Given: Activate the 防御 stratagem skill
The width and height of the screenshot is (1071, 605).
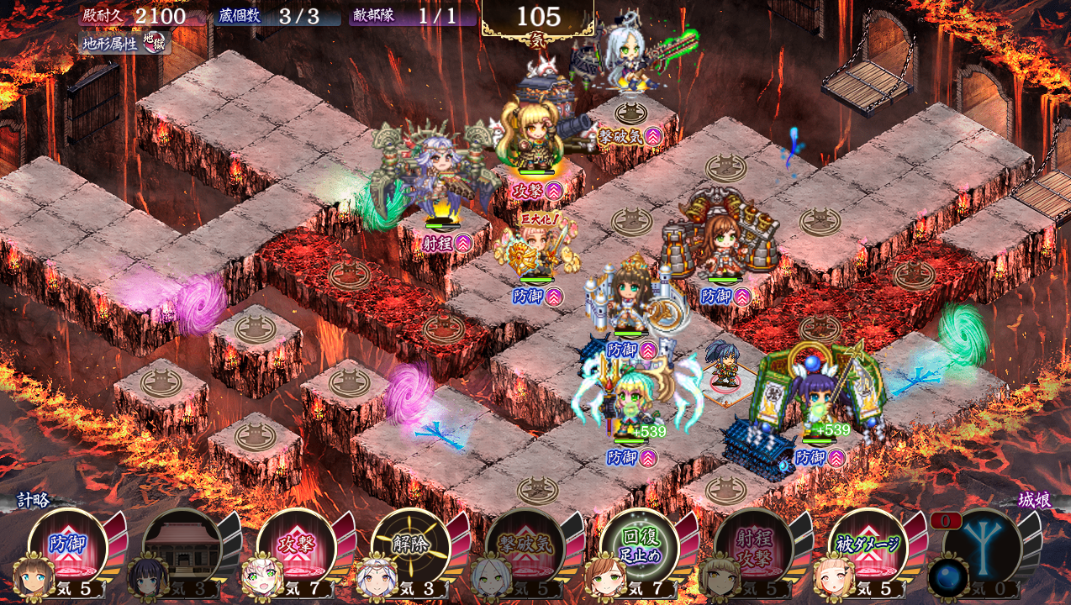Looking at the screenshot, I should (66, 546).
